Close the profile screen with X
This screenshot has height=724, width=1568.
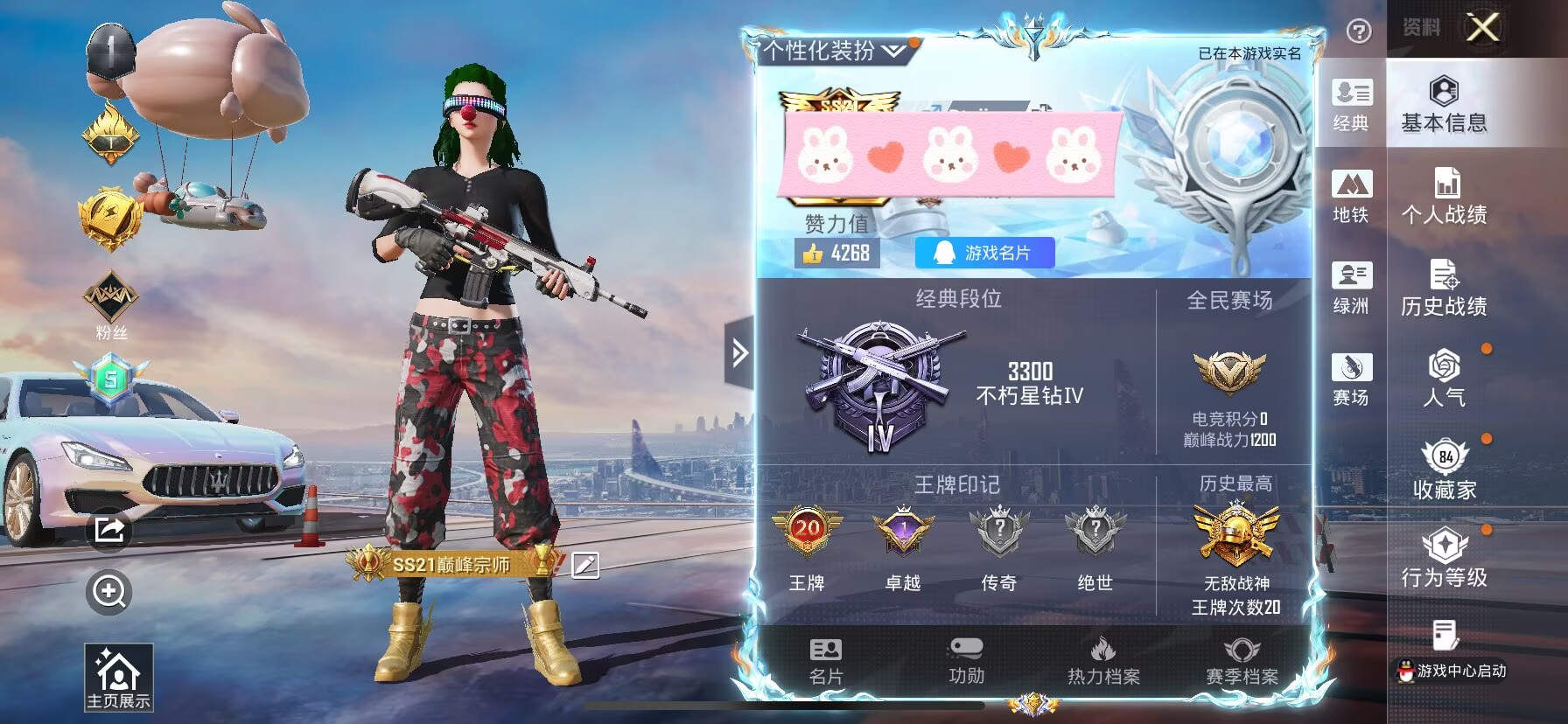[x=1482, y=28]
